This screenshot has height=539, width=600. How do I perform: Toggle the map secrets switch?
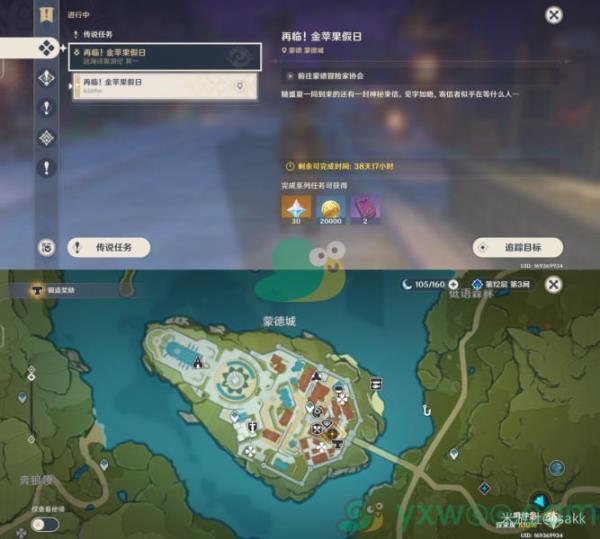44,523
